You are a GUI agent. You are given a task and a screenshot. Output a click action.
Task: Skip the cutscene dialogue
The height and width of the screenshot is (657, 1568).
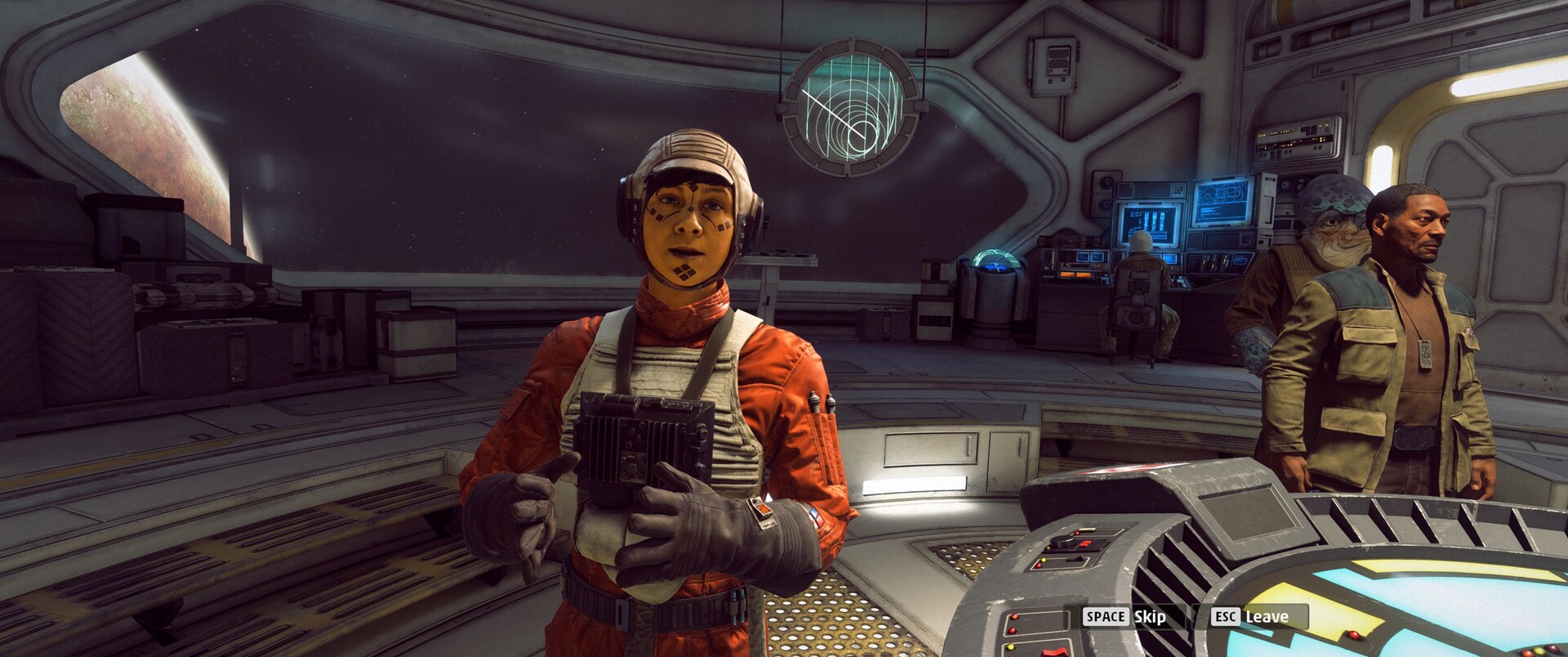[1125, 617]
